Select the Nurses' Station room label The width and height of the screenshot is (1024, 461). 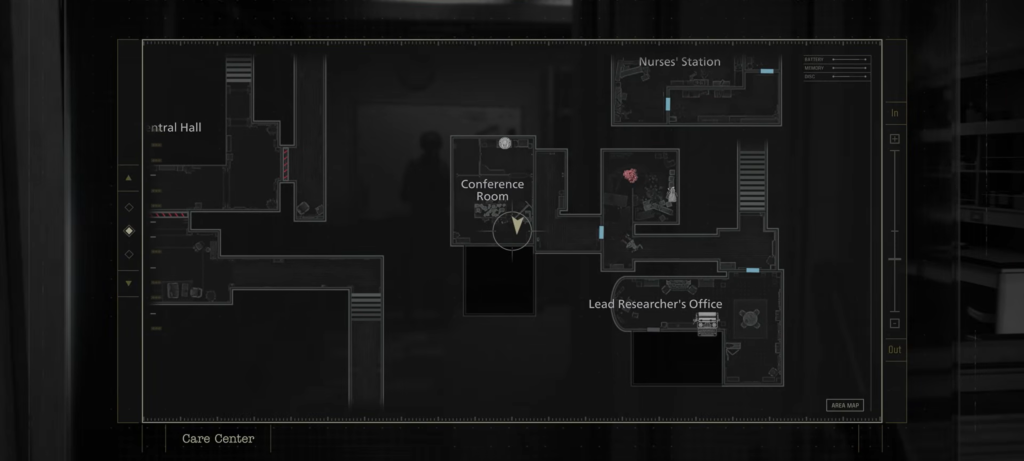tap(680, 62)
